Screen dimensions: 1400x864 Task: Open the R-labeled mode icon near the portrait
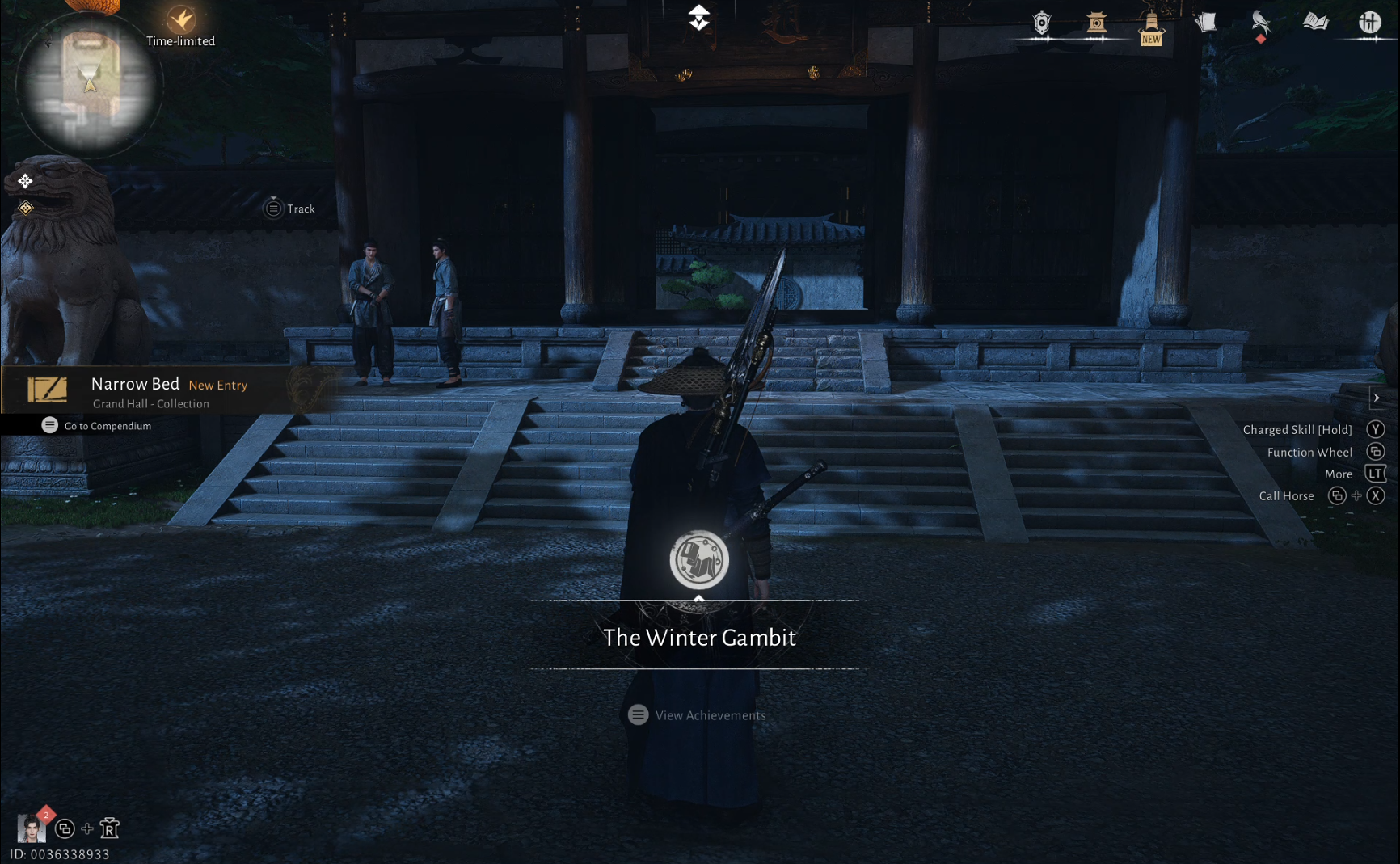tap(110, 829)
